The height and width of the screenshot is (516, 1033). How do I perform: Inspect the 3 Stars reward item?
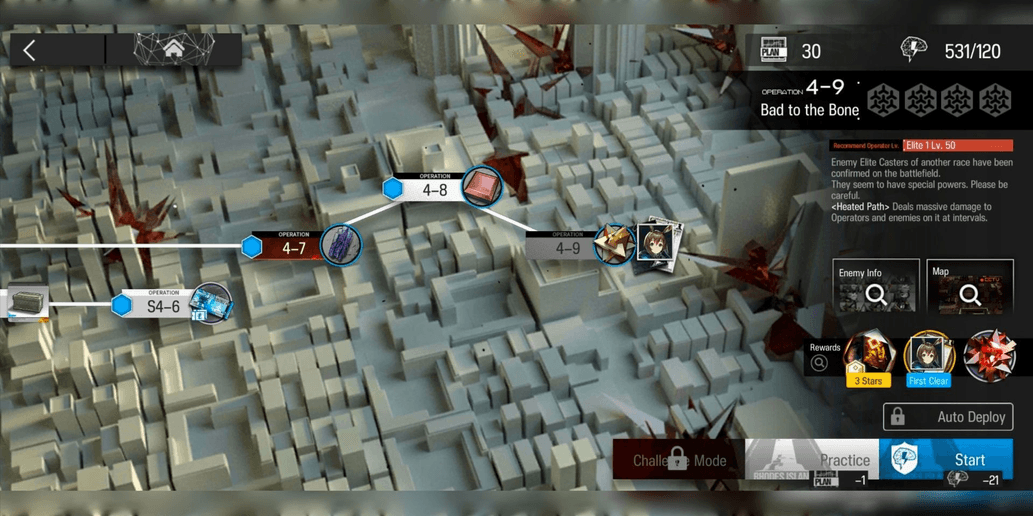point(867,358)
